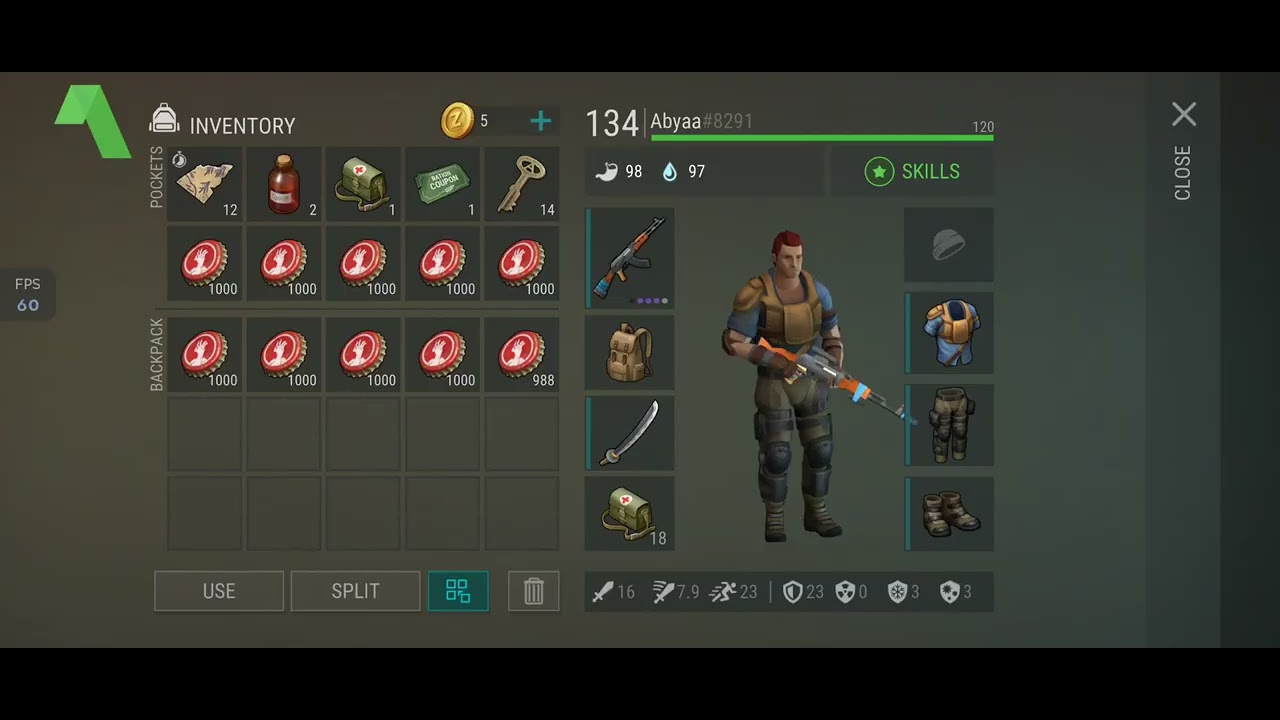Select the bottle caps stack of 988
Image resolution: width=1280 pixels, height=720 pixels.
coord(521,355)
